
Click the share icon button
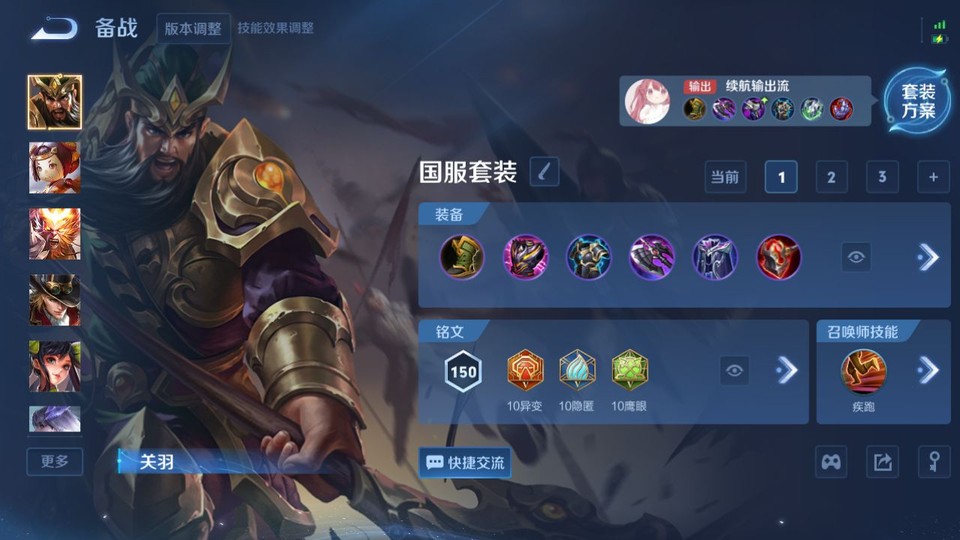point(882,462)
